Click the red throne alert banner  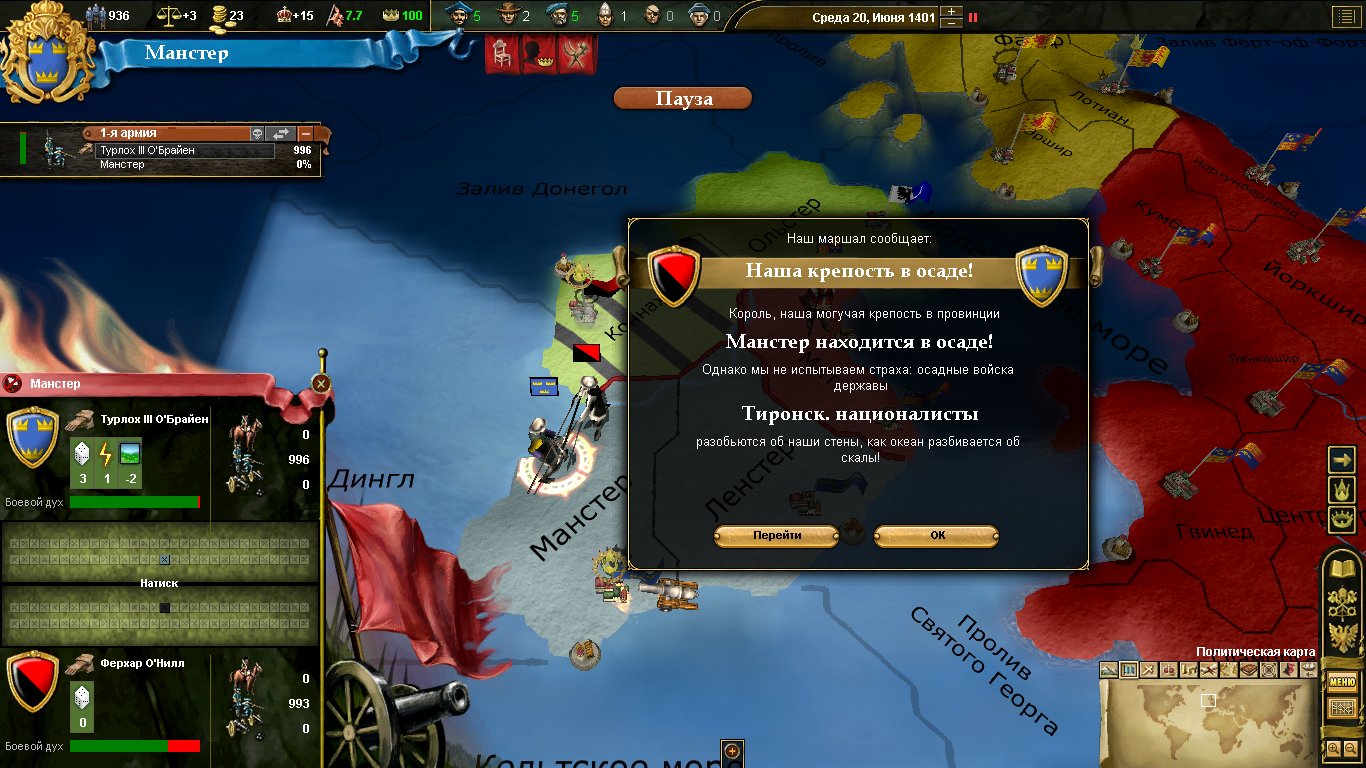501,56
